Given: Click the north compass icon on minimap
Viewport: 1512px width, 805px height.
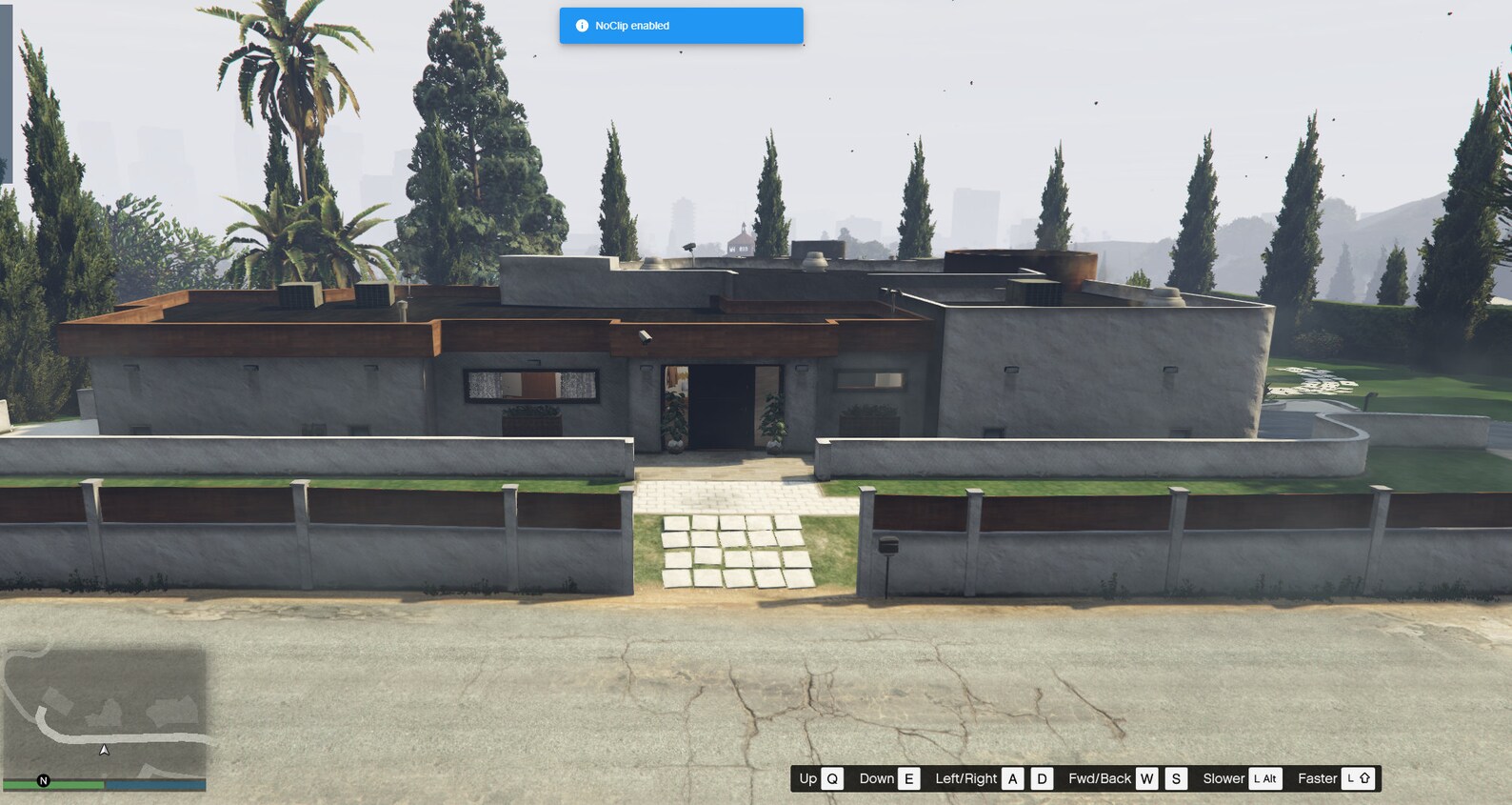Looking at the screenshot, I should tap(43, 781).
